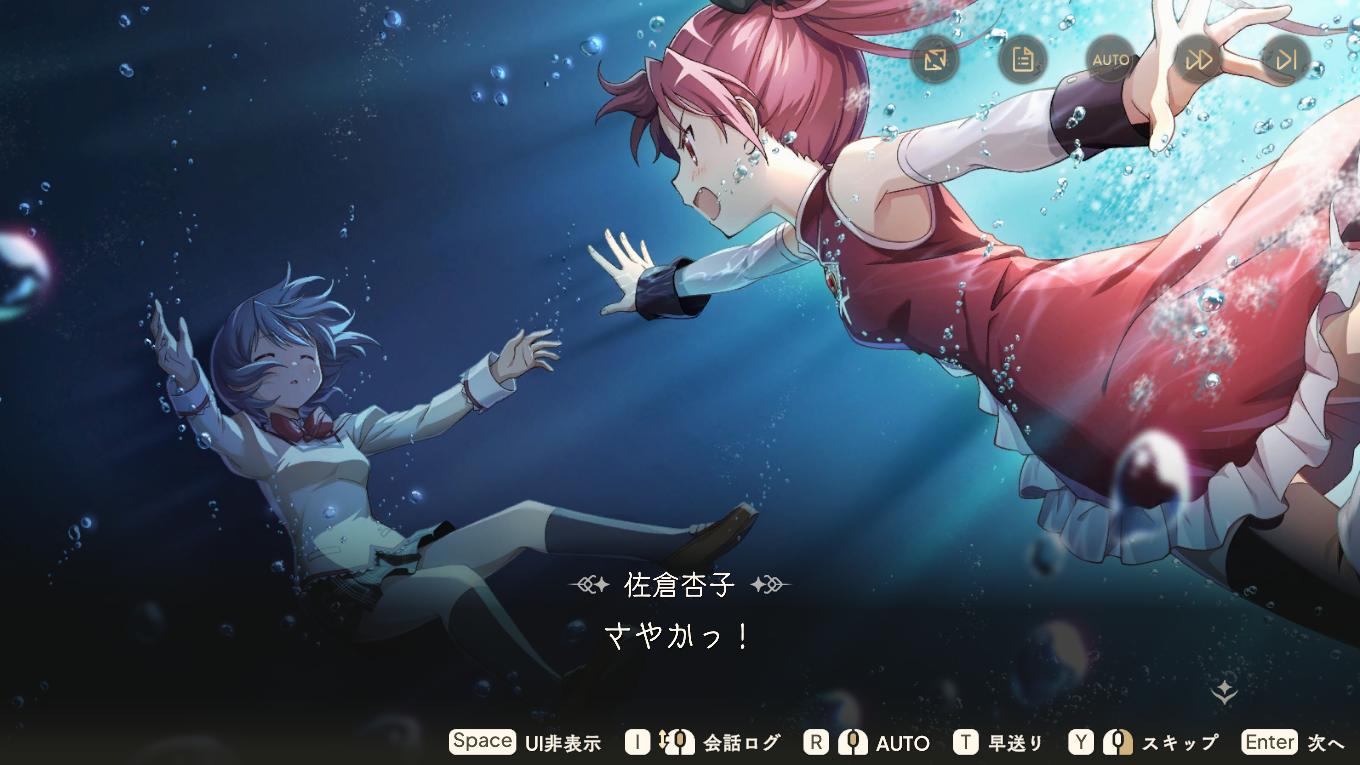
Task: Click the AUTO circle icon at top
Action: [x=1109, y=59]
